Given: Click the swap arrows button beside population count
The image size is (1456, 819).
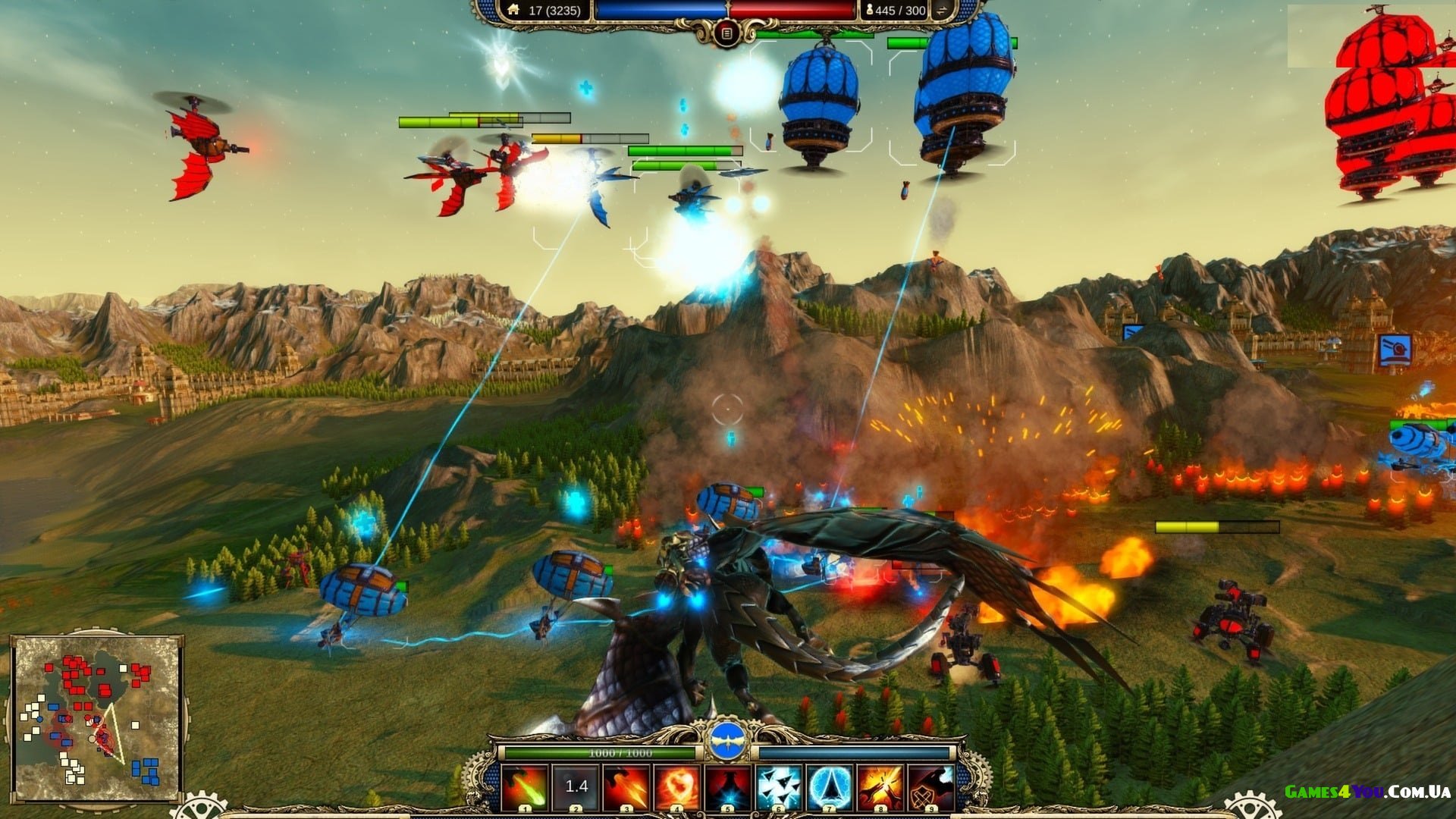Looking at the screenshot, I should click(943, 11).
